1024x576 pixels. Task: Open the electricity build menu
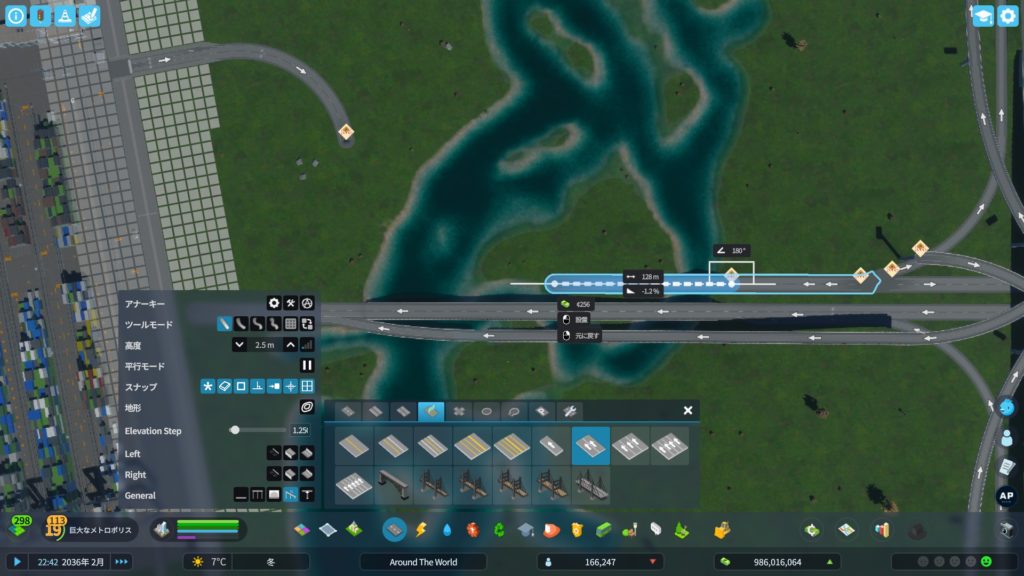click(421, 529)
